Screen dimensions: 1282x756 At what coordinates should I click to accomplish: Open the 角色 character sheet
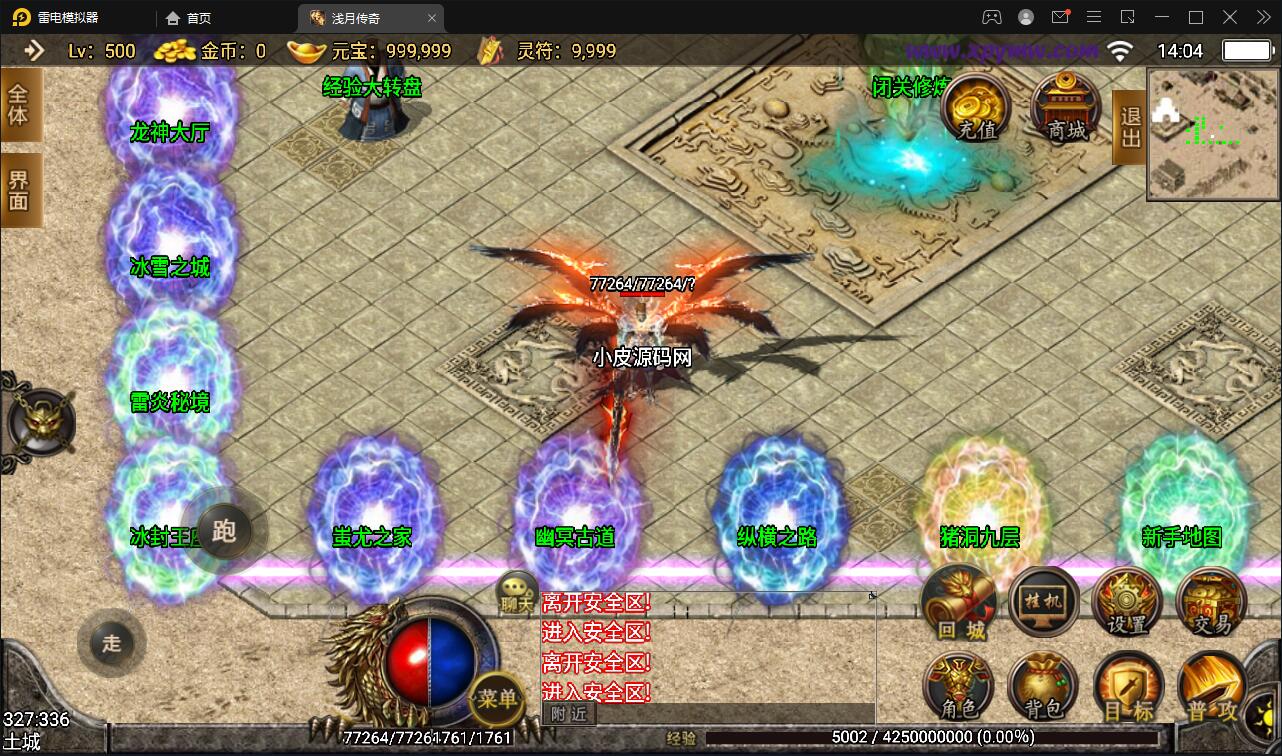pyautogui.click(x=958, y=688)
